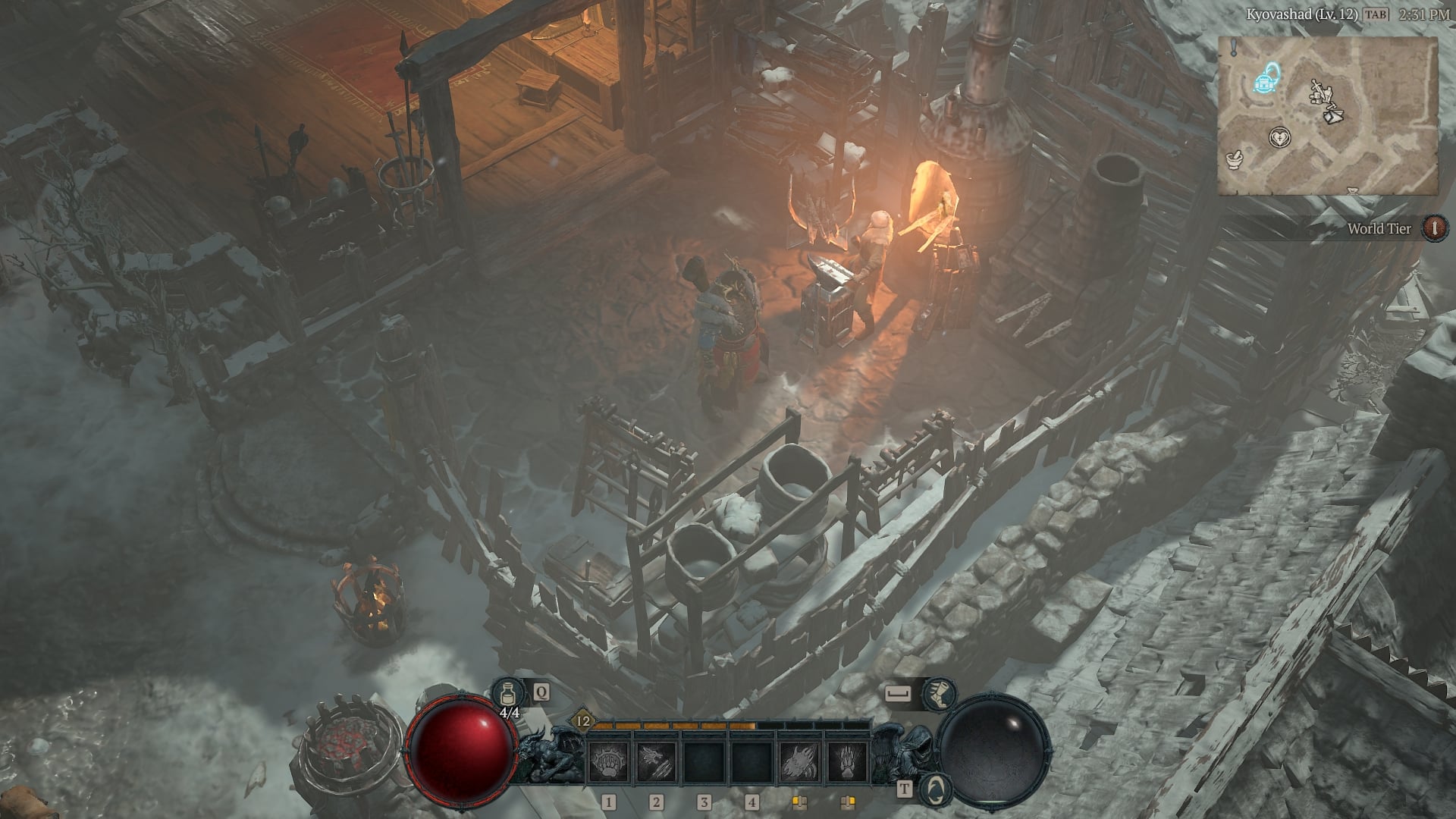This screenshot has width=1456, height=819.
Task: Select the beast maul skill slot
Action: click(x=799, y=762)
